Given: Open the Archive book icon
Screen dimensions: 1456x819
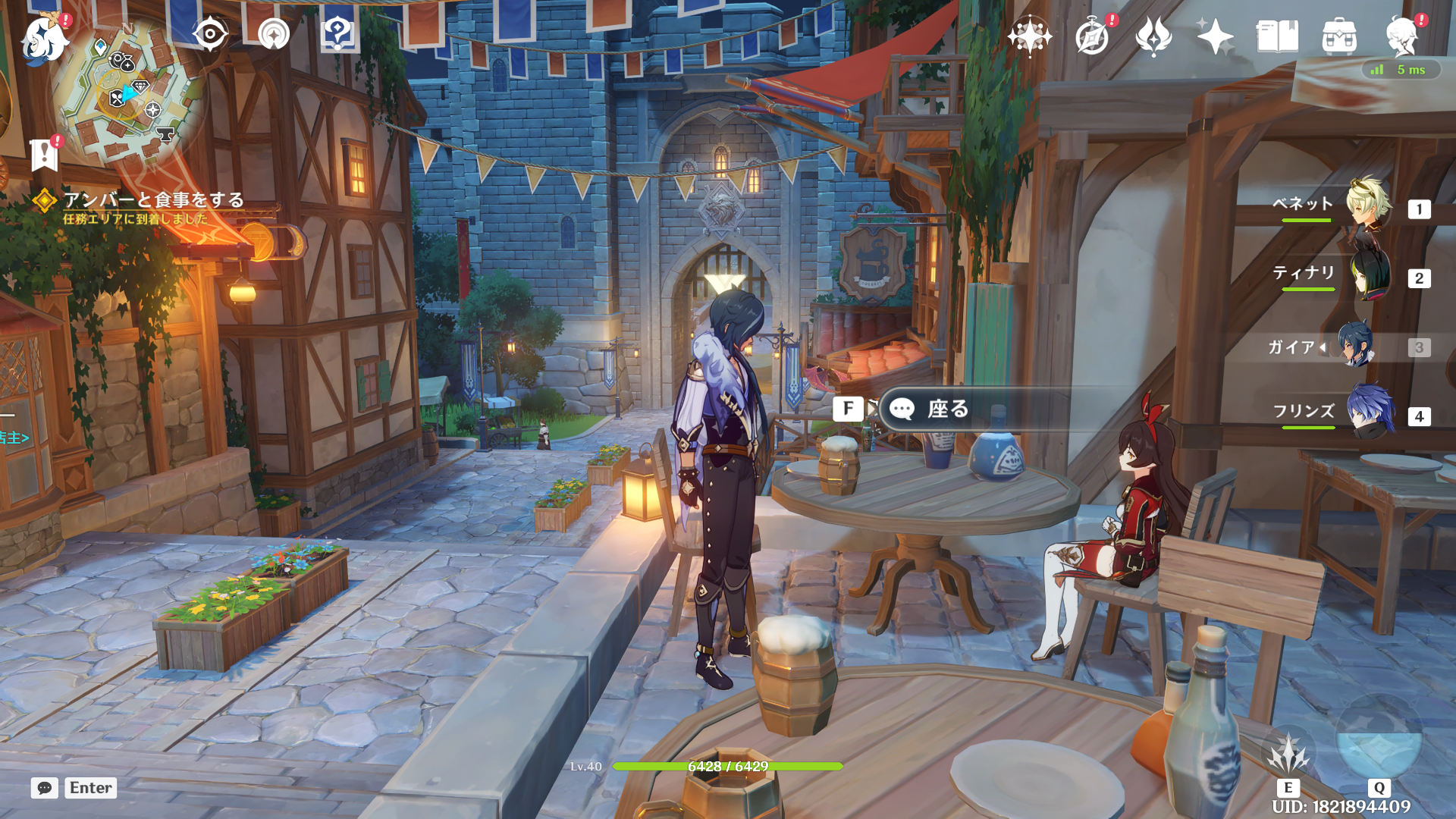Looking at the screenshot, I should 1277,36.
